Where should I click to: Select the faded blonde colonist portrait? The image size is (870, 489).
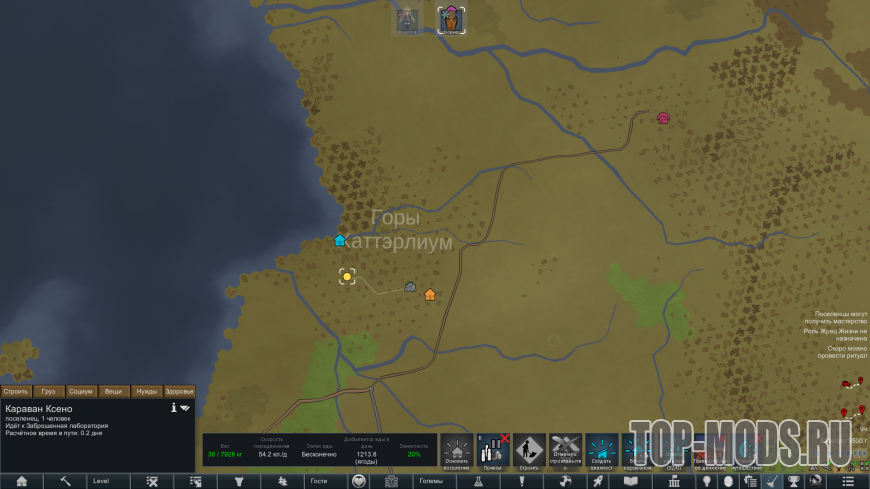tap(406, 20)
